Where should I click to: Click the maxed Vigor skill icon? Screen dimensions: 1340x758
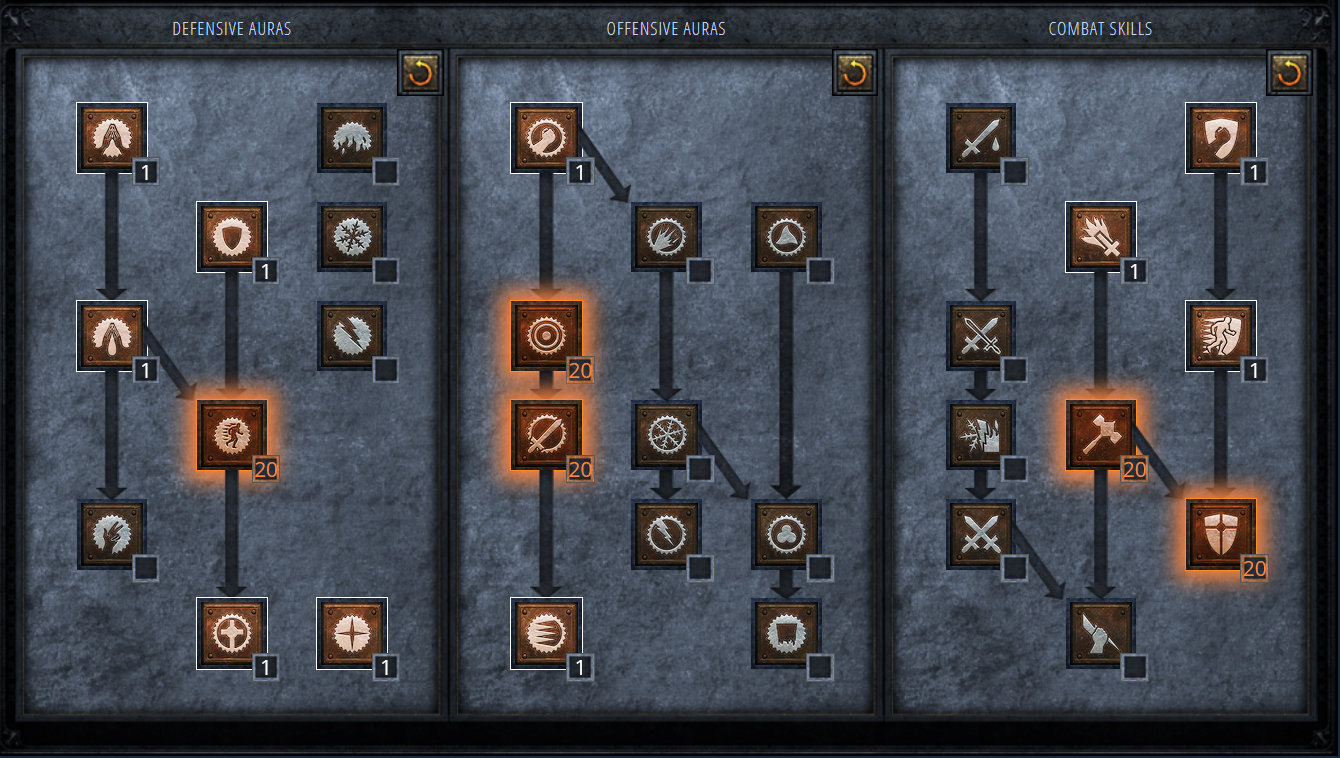pyautogui.click(x=232, y=437)
